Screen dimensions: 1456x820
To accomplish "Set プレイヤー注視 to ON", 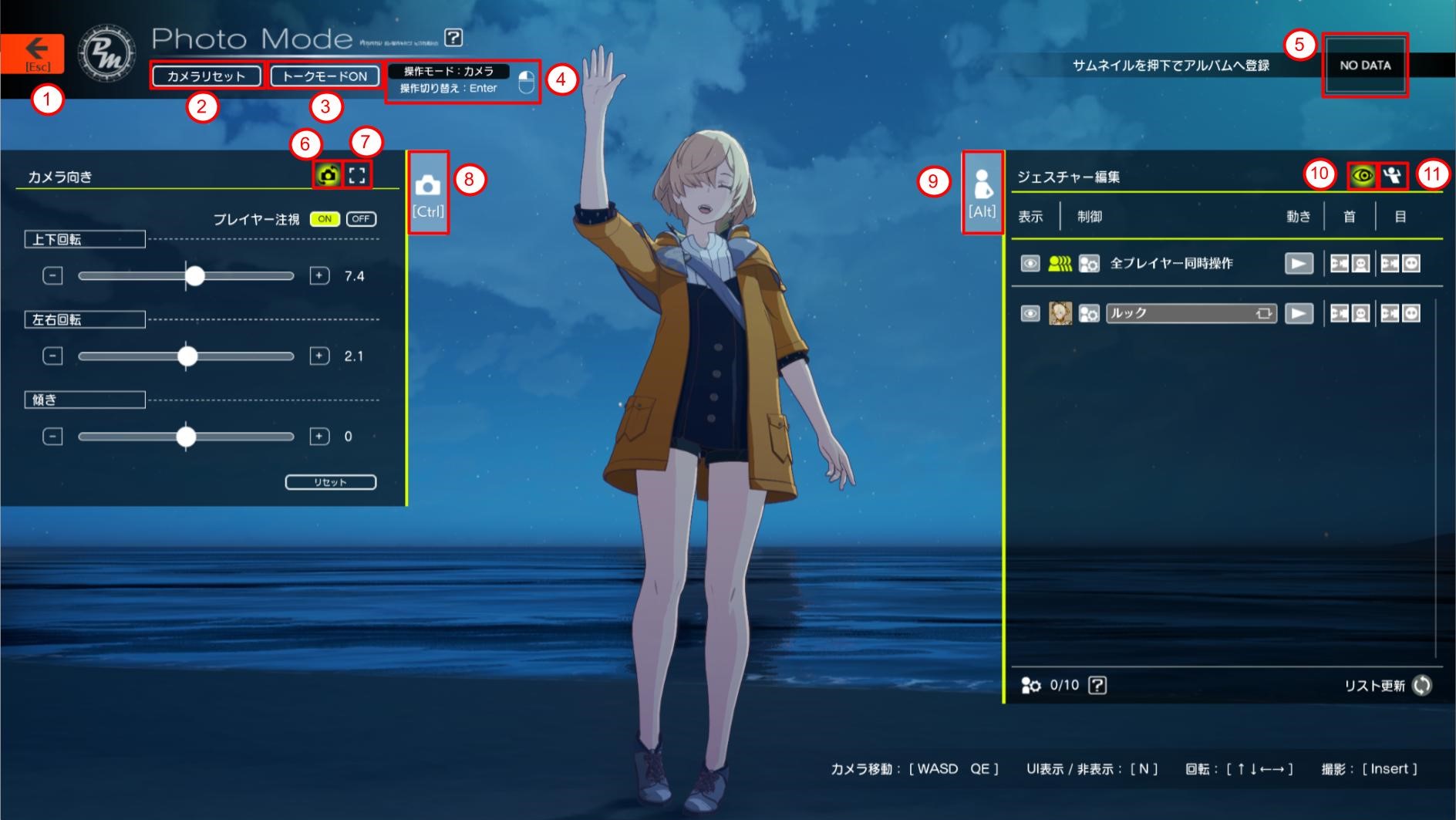I will (325, 219).
